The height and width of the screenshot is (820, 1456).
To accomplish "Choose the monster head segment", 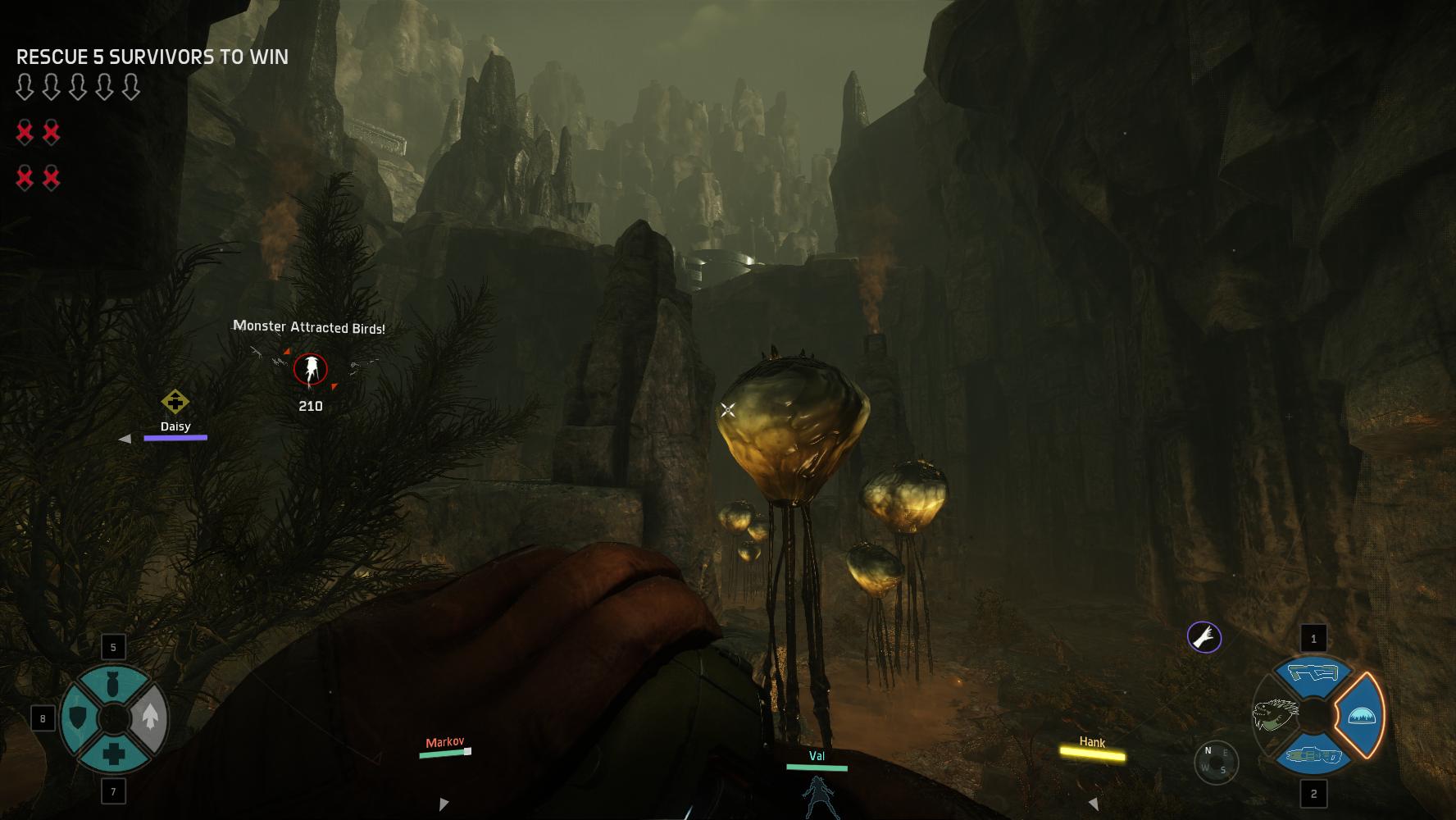I will pyautogui.click(x=1275, y=715).
